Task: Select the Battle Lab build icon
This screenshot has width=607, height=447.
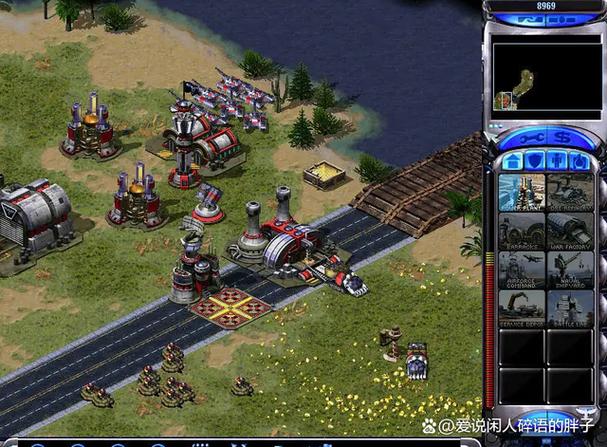Action: coord(570,307)
